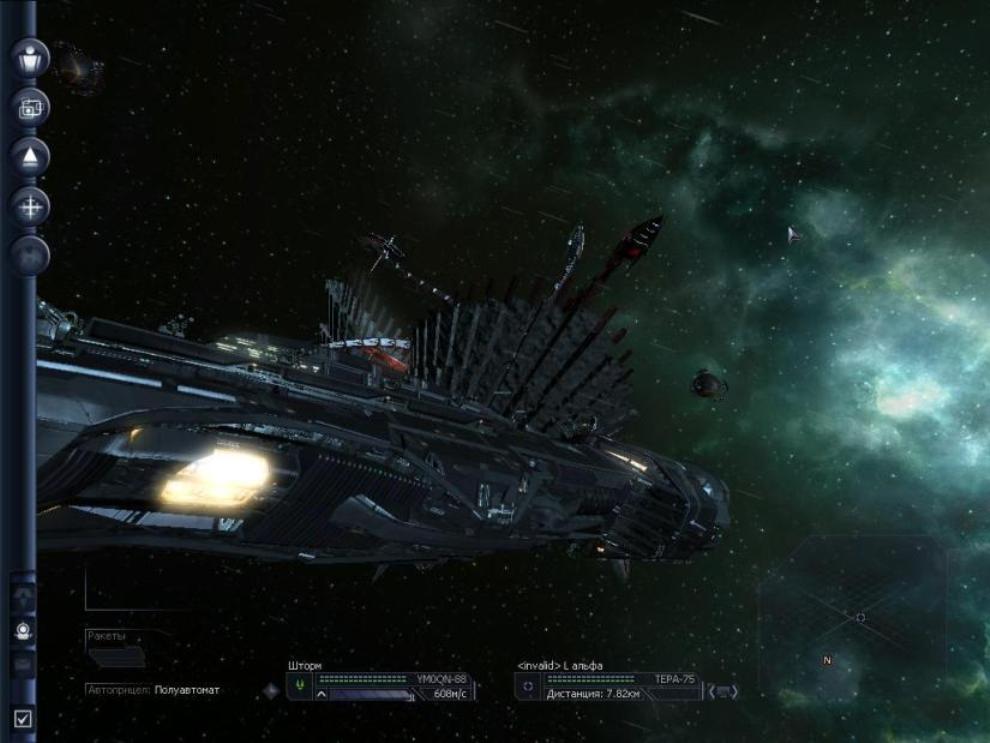Activate the crosshair targeting sidebar button
The height and width of the screenshot is (743, 990).
(x=30, y=207)
